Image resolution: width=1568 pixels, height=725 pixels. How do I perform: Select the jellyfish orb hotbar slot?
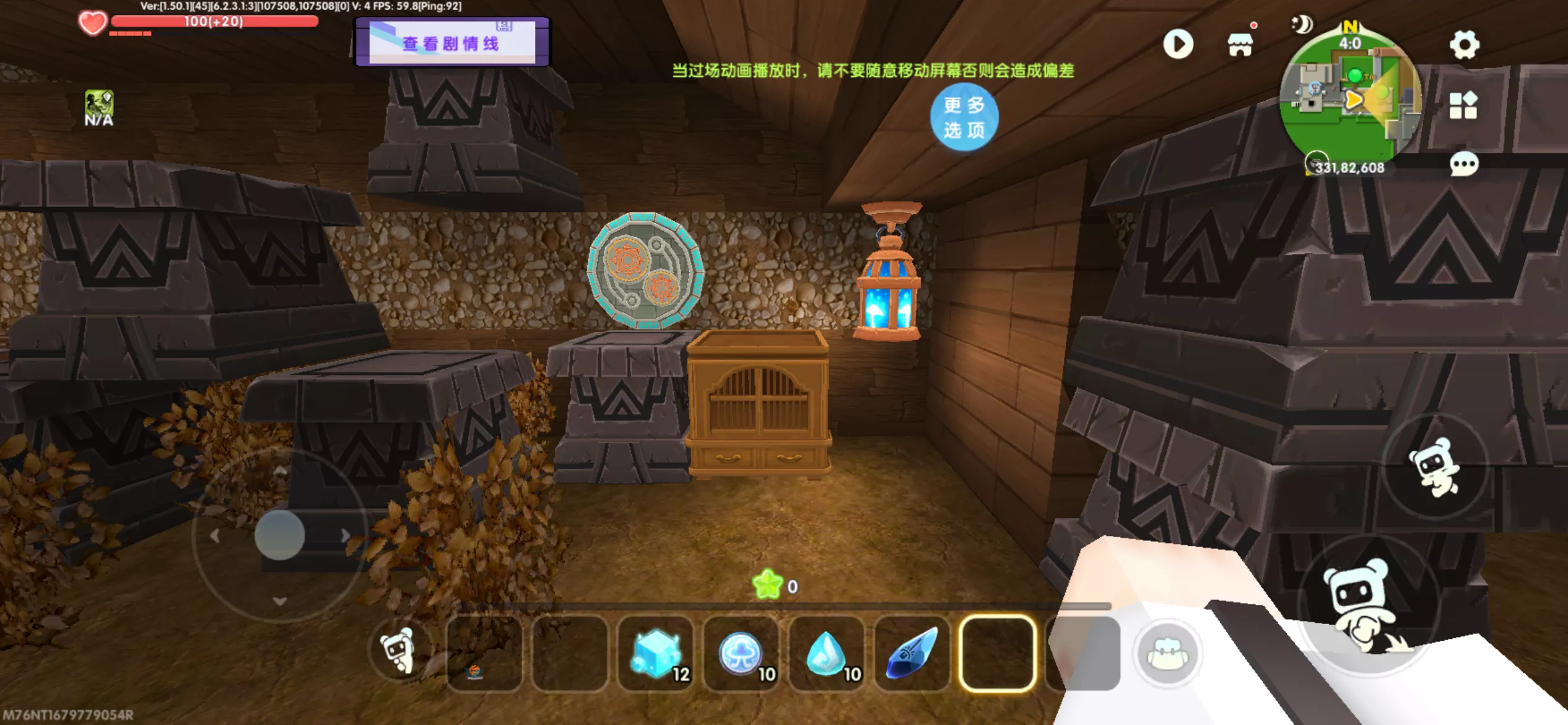[x=741, y=653]
